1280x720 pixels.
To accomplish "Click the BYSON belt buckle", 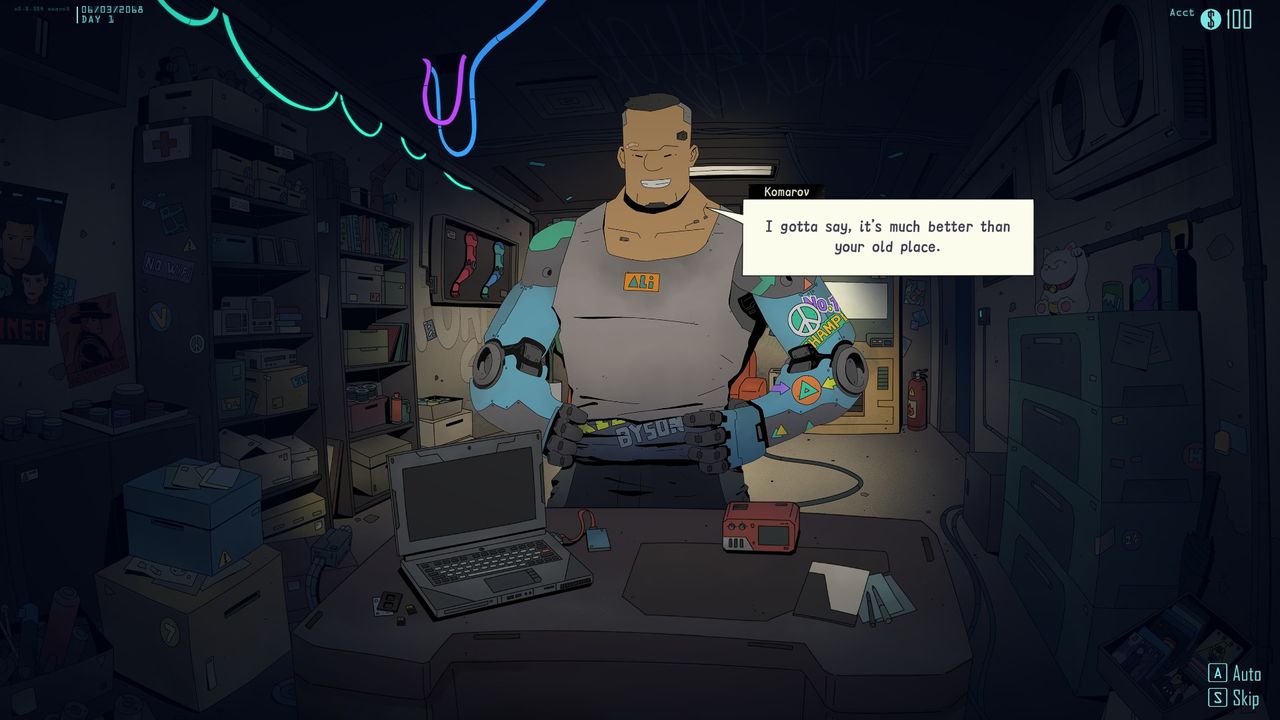I will 646,430.
